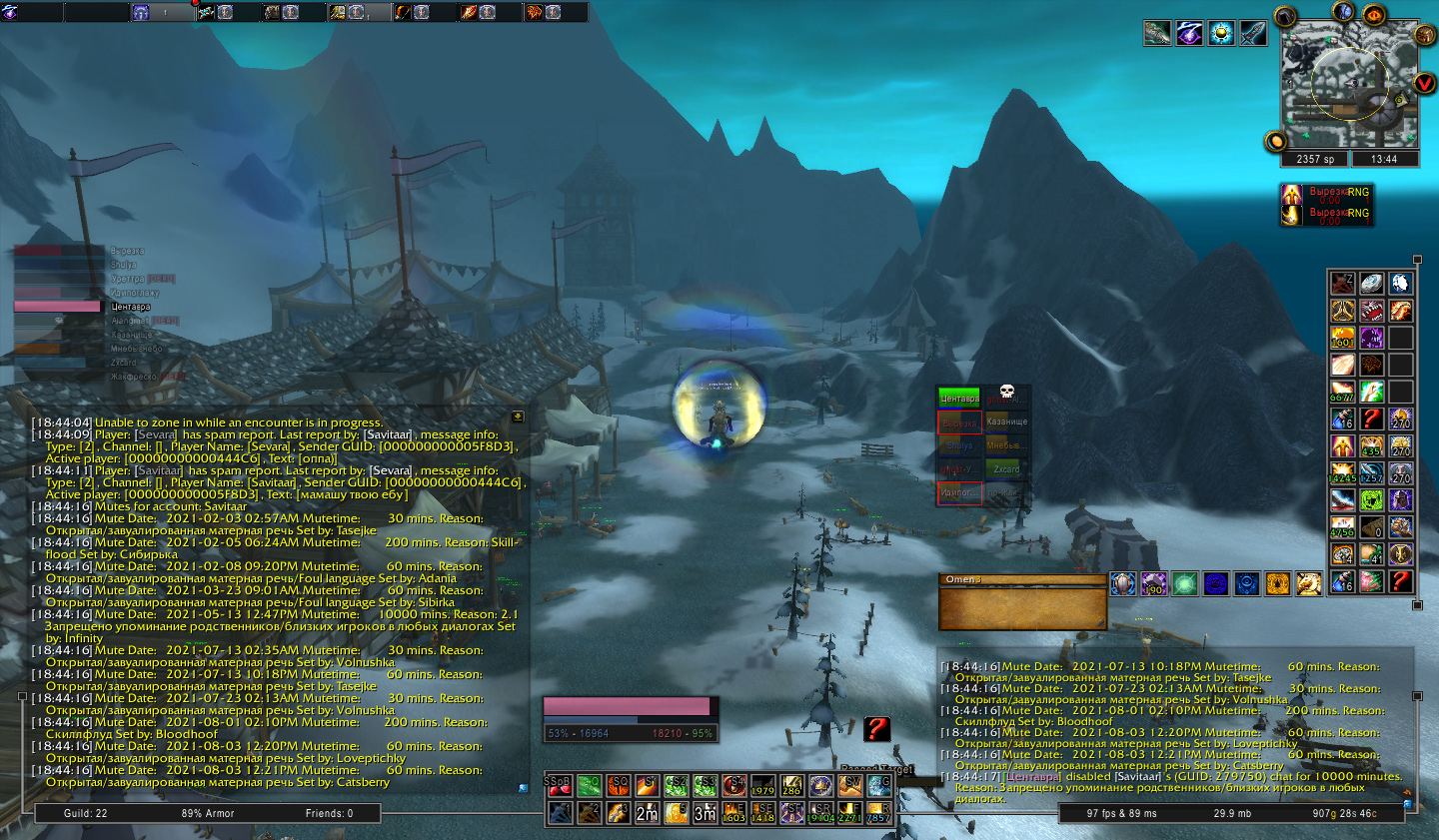This screenshot has height=840, width=1439.
Task: Activate the red question mark above action bar
Action: coord(876,728)
